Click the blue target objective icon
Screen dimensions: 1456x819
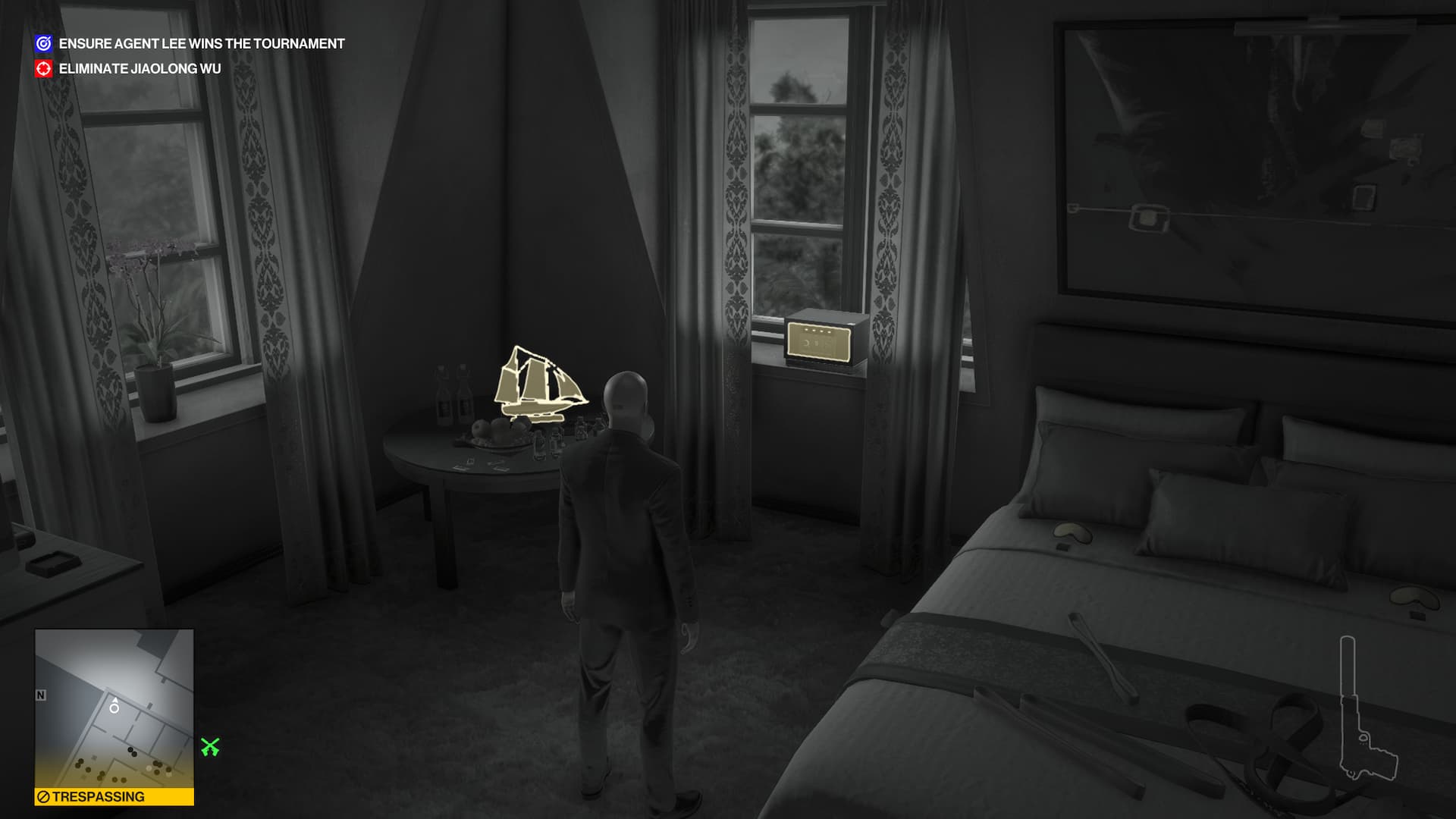click(44, 44)
